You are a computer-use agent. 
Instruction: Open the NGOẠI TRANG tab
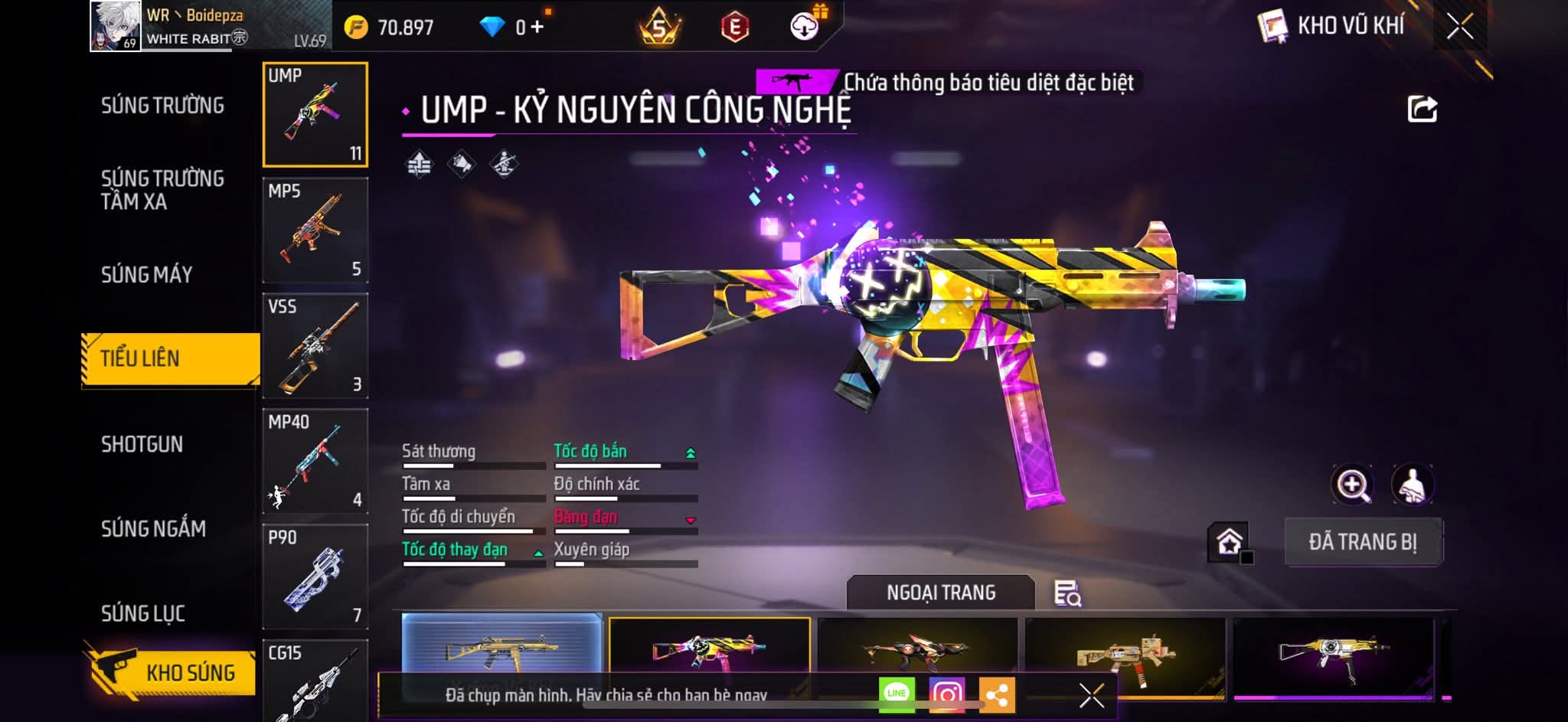[x=941, y=593]
